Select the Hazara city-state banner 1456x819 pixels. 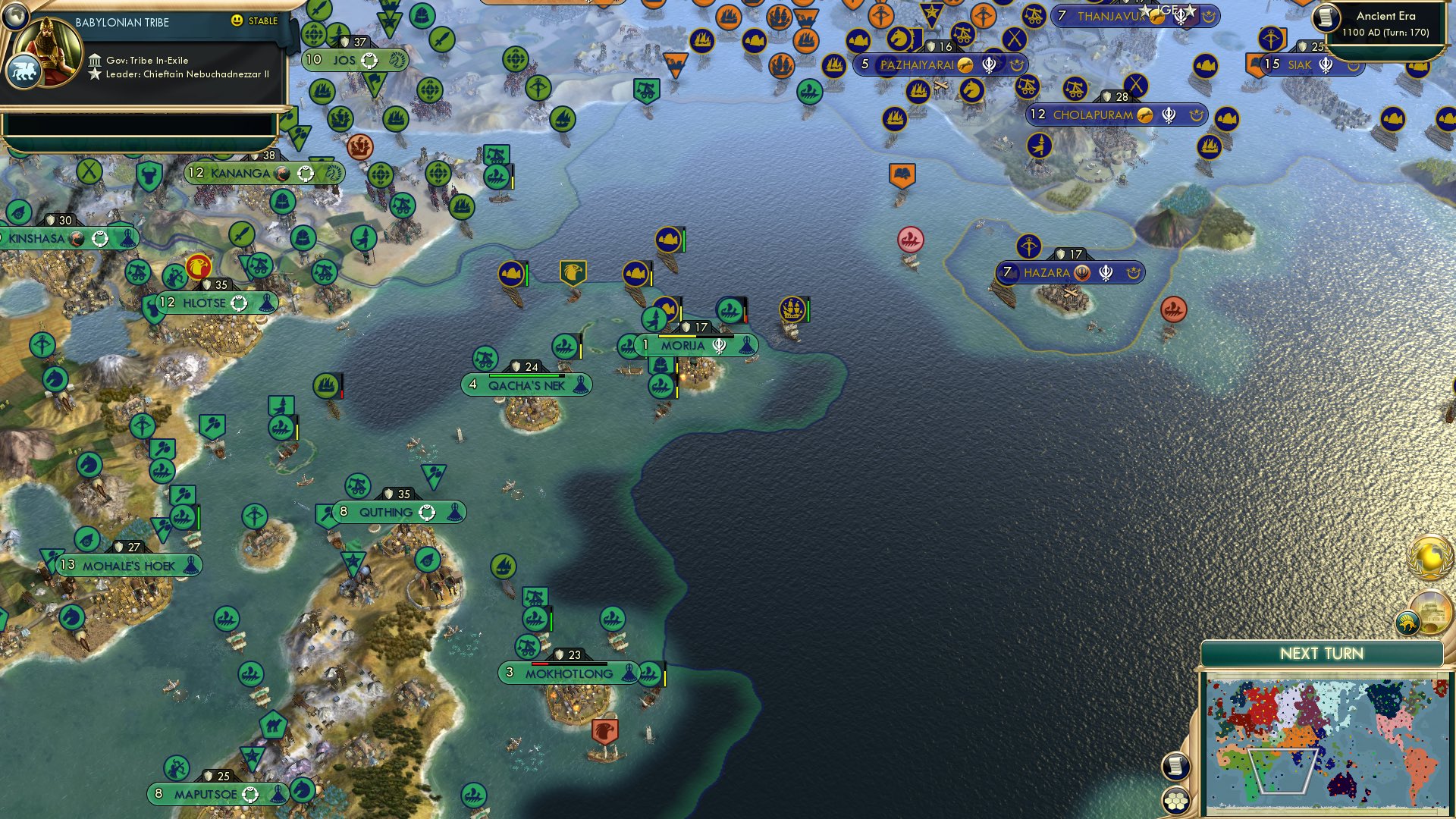[1071, 271]
